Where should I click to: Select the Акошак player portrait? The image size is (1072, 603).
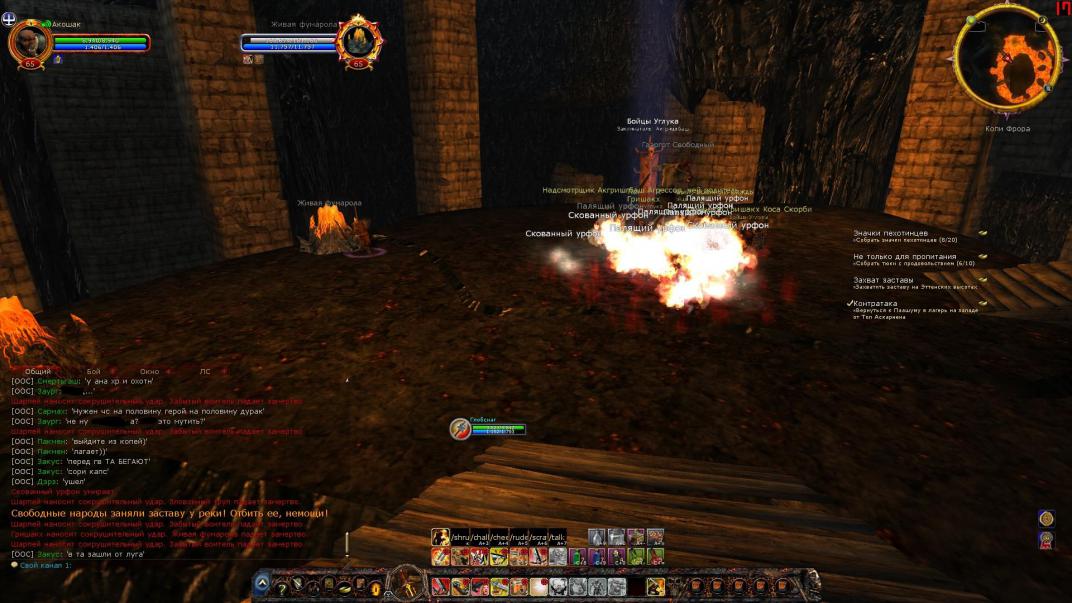pos(29,41)
